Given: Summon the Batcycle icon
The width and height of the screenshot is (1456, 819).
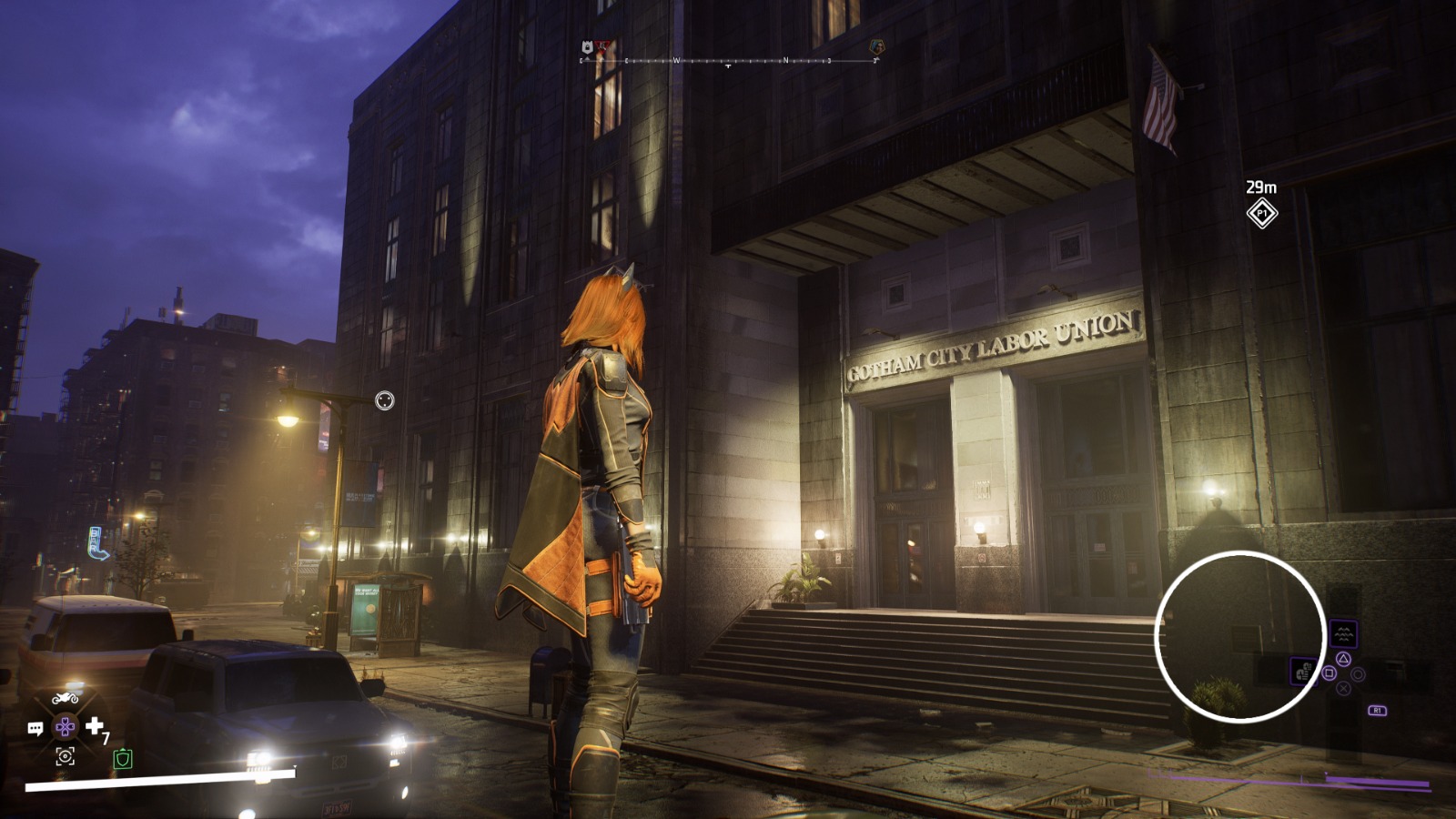Looking at the screenshot, I should coord(66,697).
